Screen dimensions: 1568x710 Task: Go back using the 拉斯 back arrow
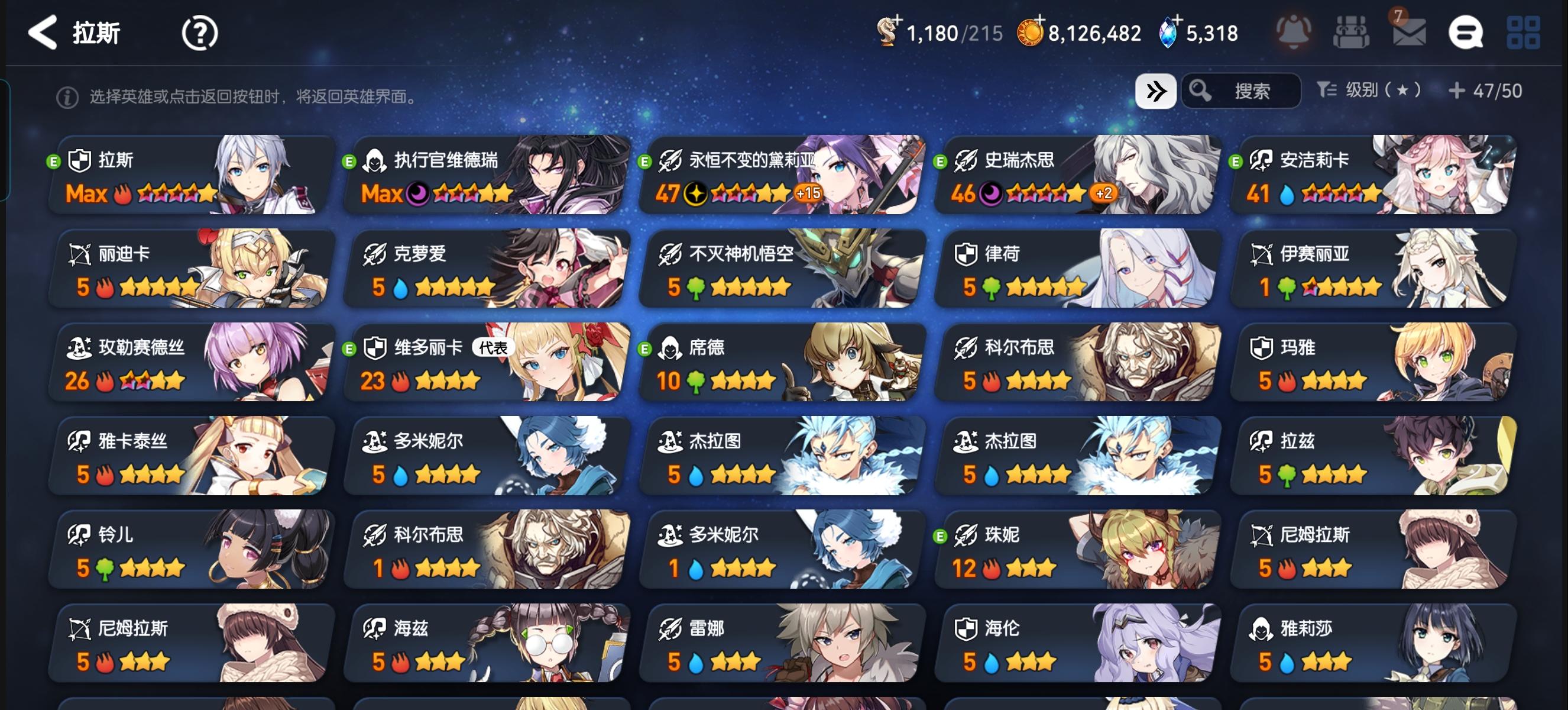coord(41,32)
